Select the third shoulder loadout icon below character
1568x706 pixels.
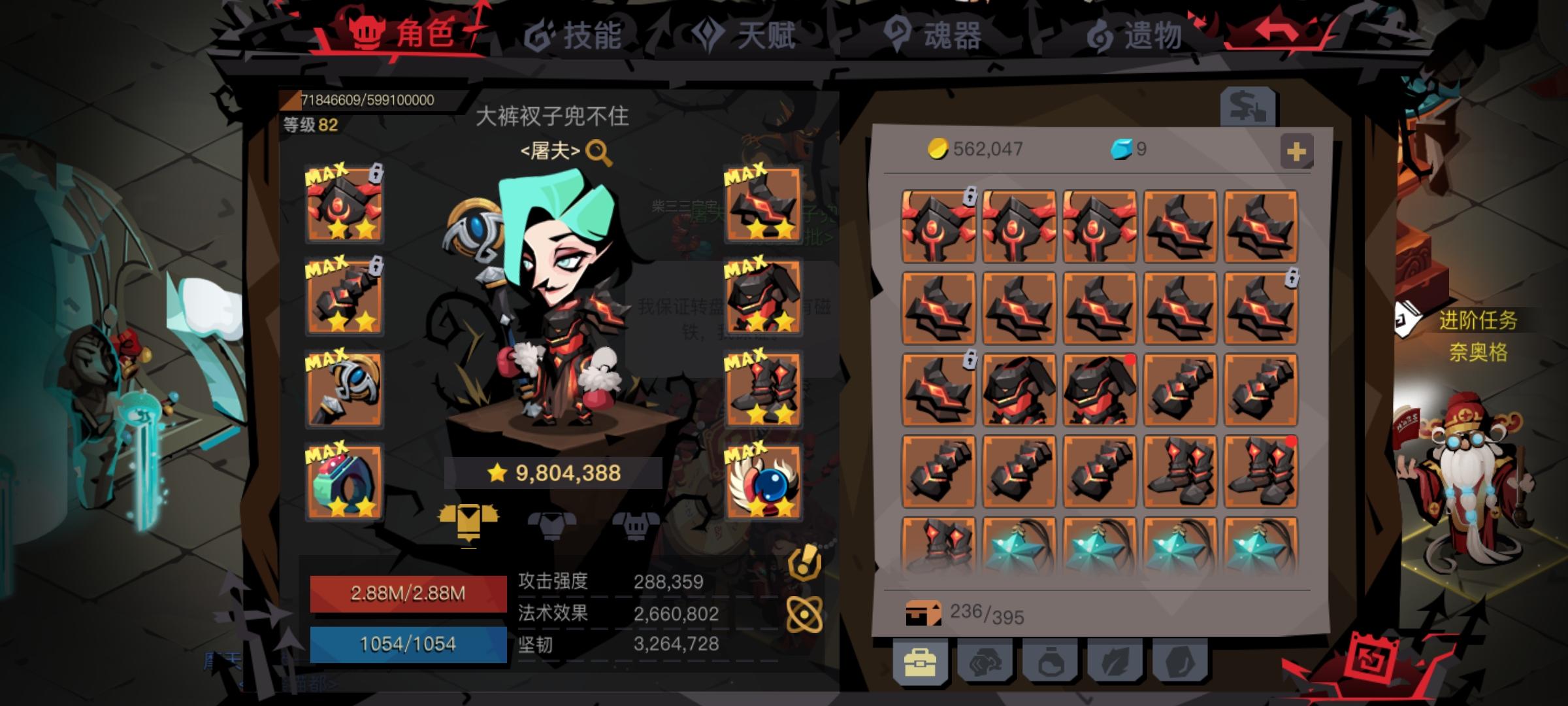[x=635, y=525]
